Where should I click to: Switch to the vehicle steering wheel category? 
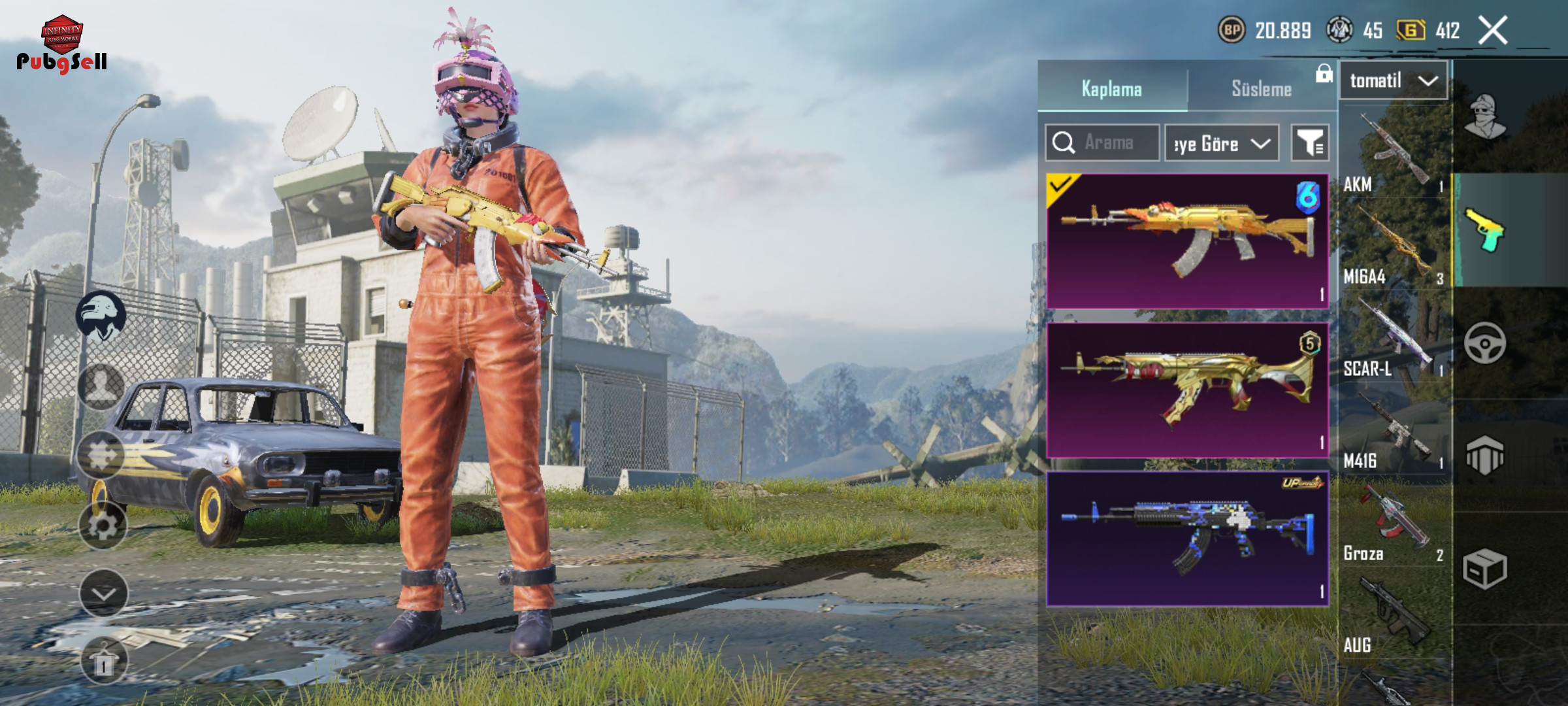pos(1485,343)
